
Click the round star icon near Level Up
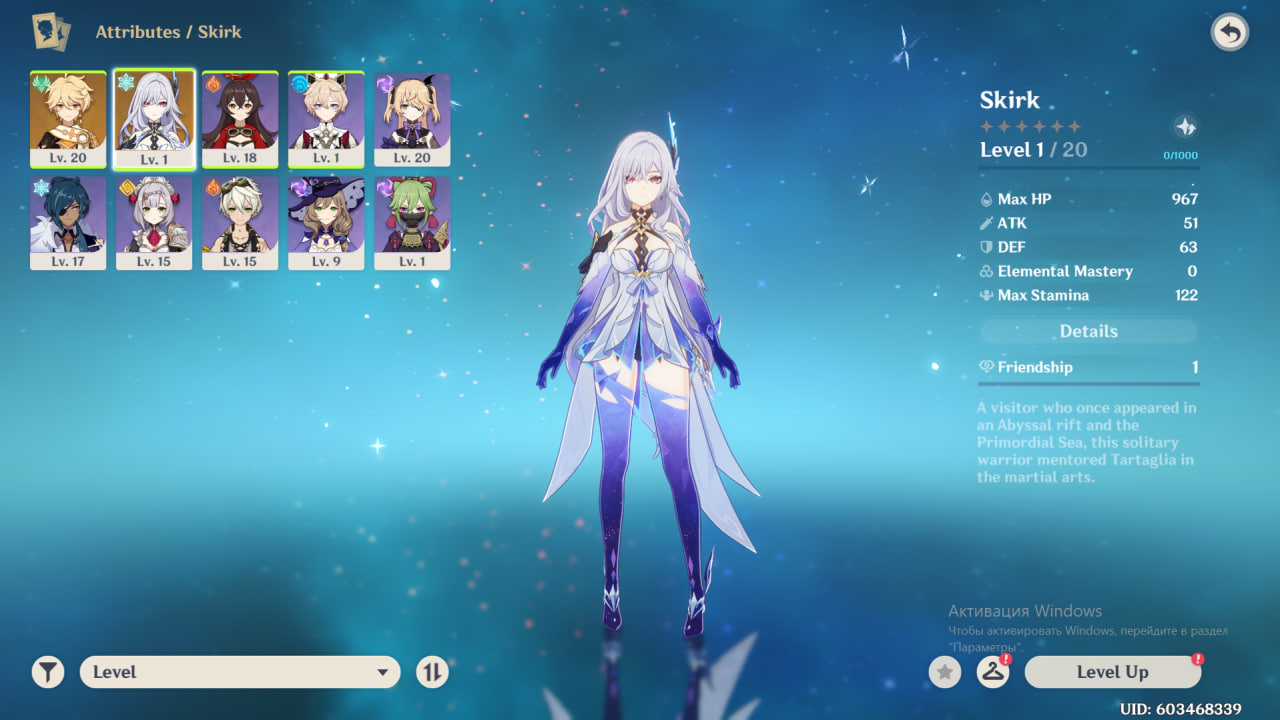coord(945,672)
